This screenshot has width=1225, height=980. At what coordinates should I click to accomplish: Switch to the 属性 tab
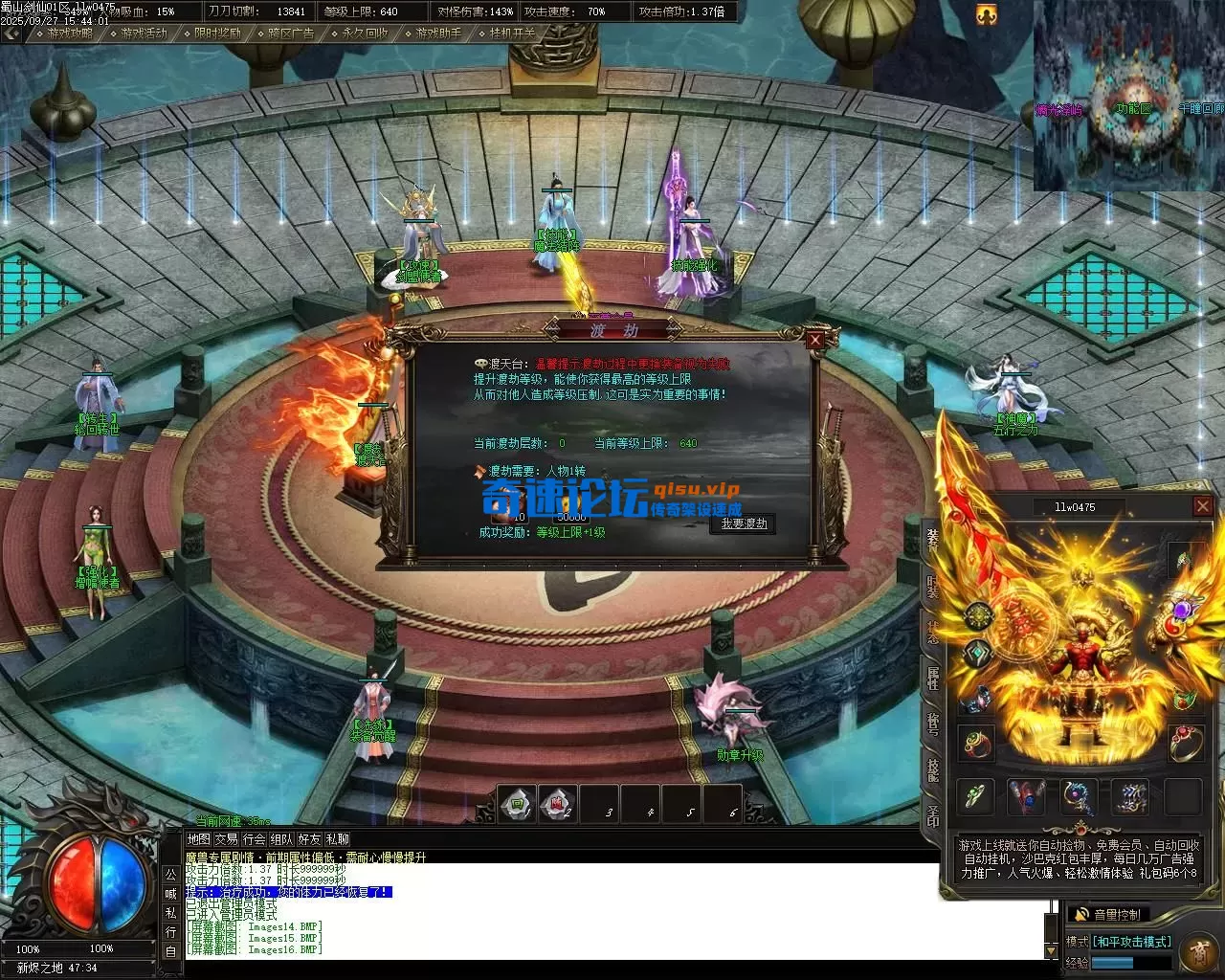[x=932, y=679]
